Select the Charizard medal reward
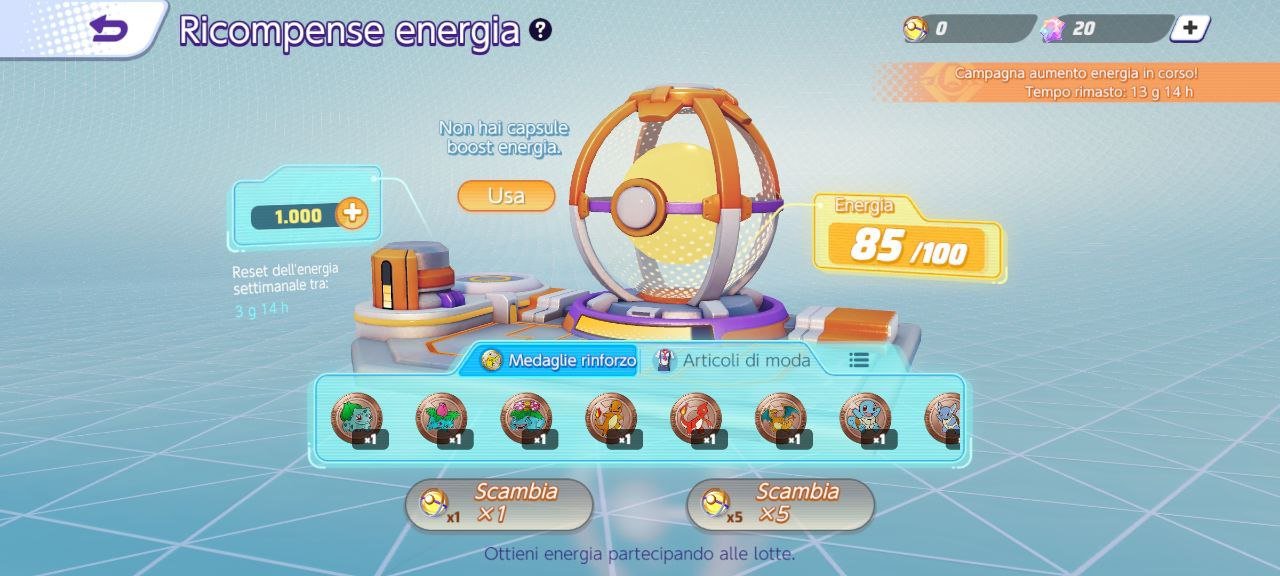This screenshot has height=576, width=1280. 782,418
